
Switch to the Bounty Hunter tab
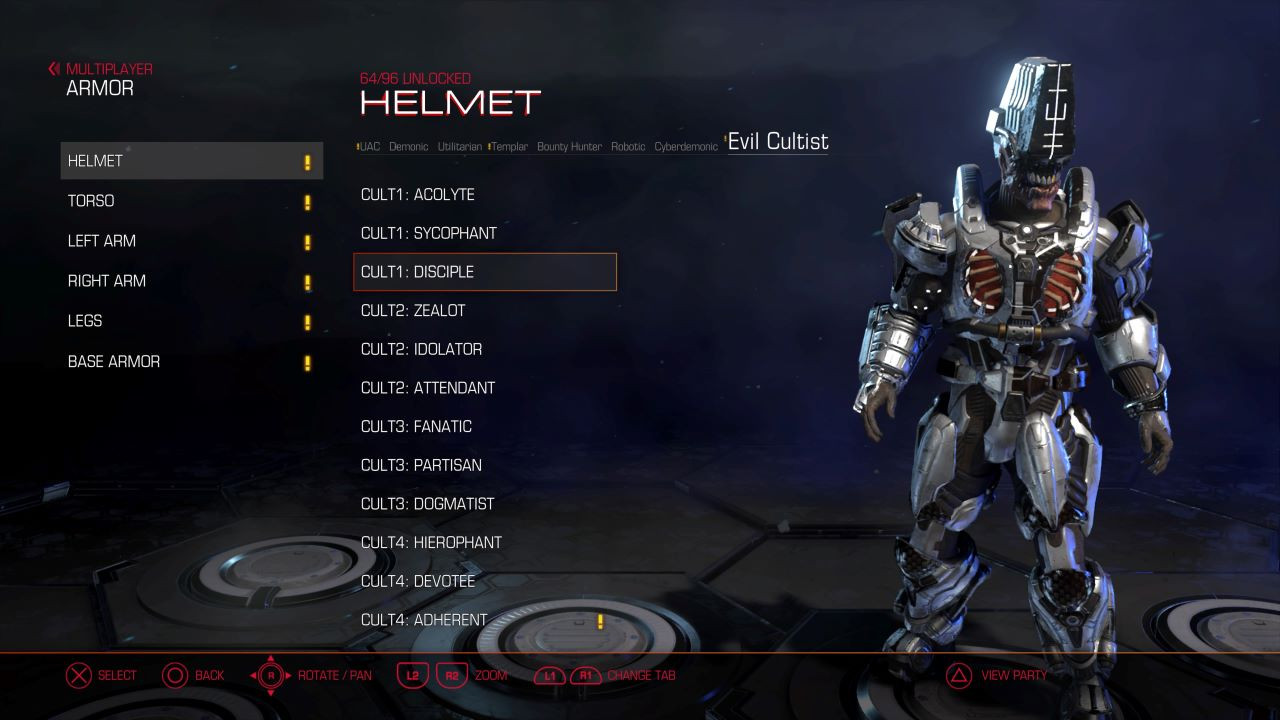click(568, 146)
